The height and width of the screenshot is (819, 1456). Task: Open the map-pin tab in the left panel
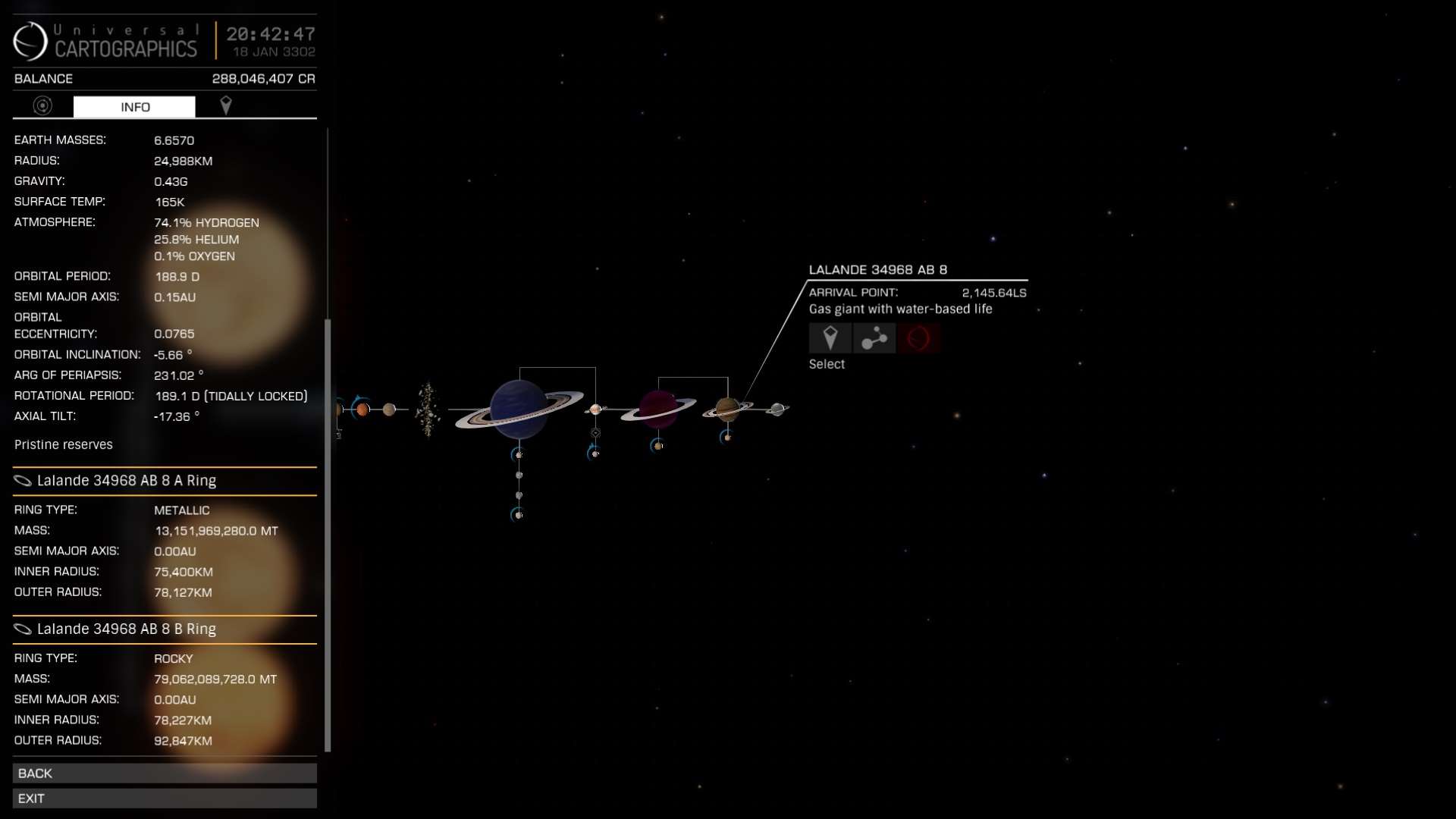click(x=225, y=106)
